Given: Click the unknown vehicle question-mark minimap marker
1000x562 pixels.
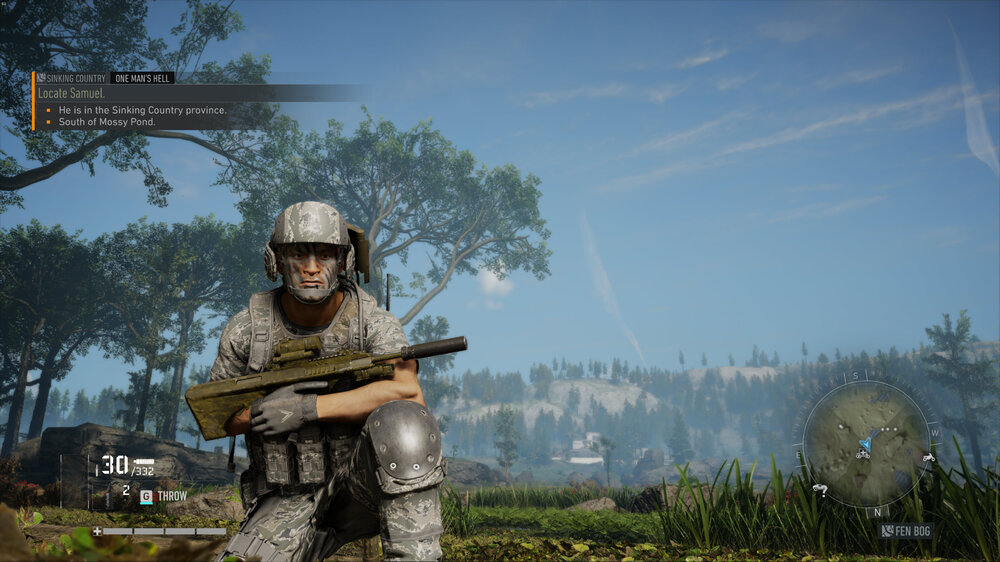Looking at the screenshot, I should (820, 490).
